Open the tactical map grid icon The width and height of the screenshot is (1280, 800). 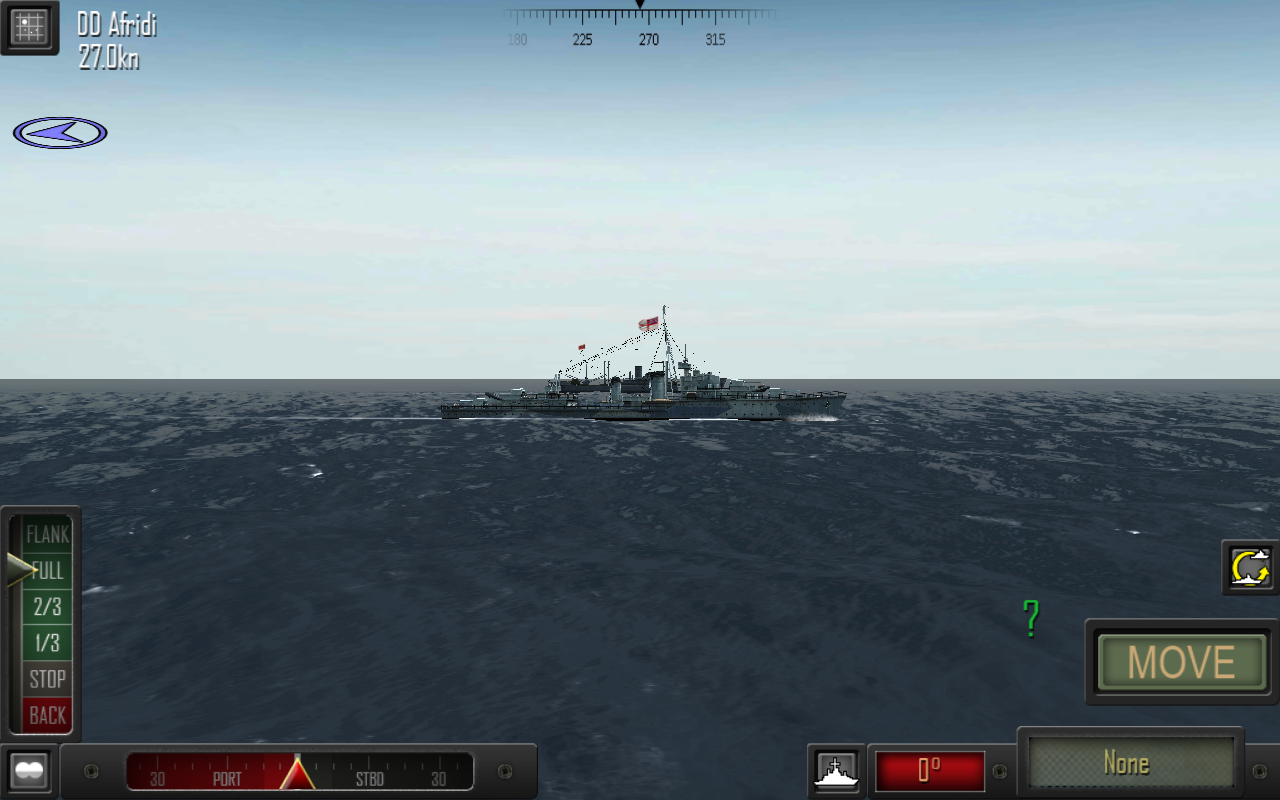coord(30,27)
